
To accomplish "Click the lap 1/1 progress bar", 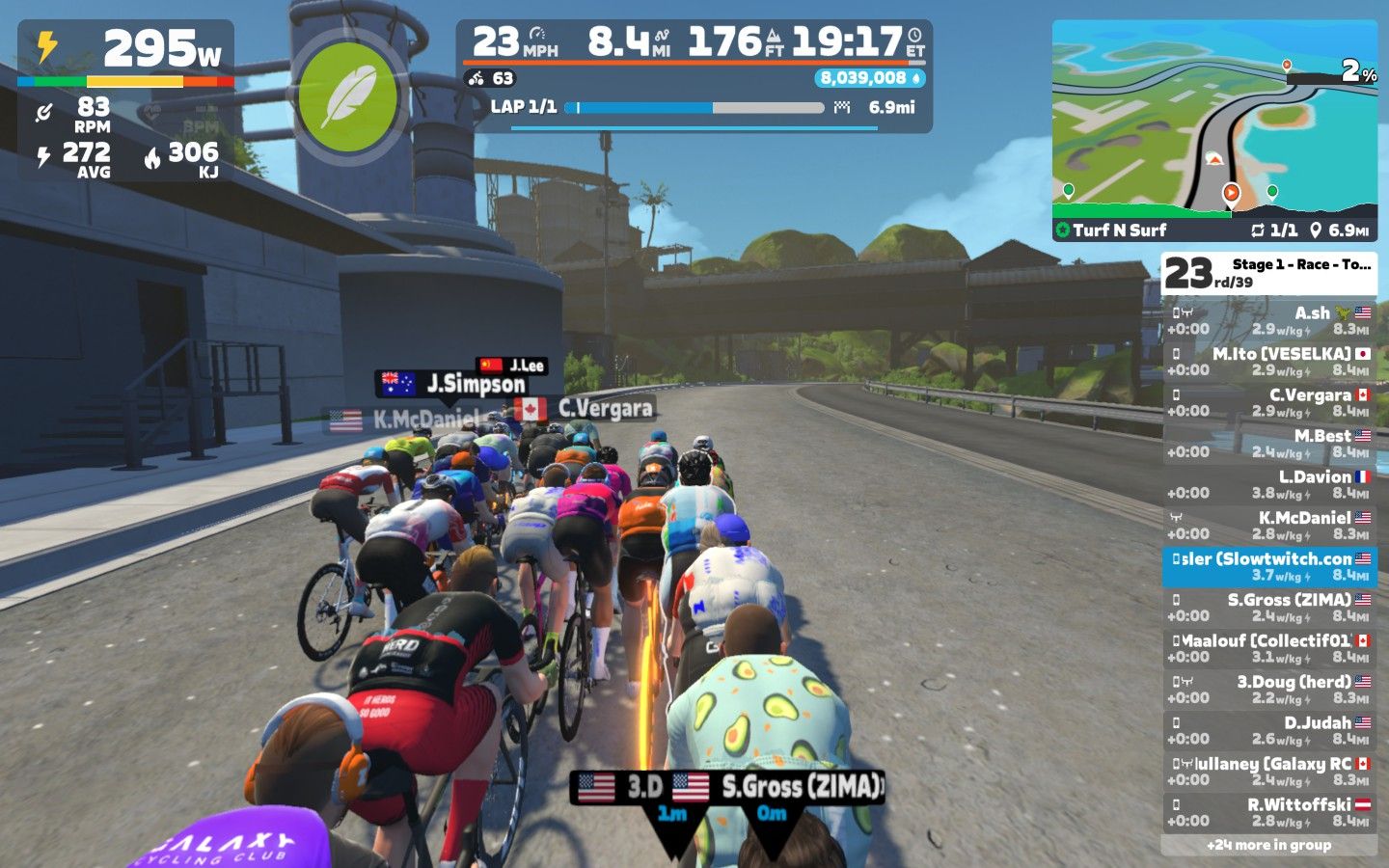I will [x=694, y=108].
